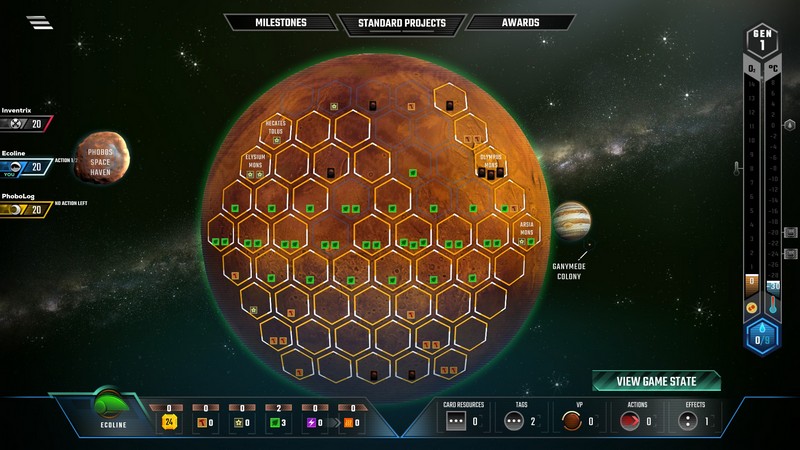Image resolution: width=800 pixels, height=450 pixels.
Task: Open the hamburger menu
Action: [40, 23]
